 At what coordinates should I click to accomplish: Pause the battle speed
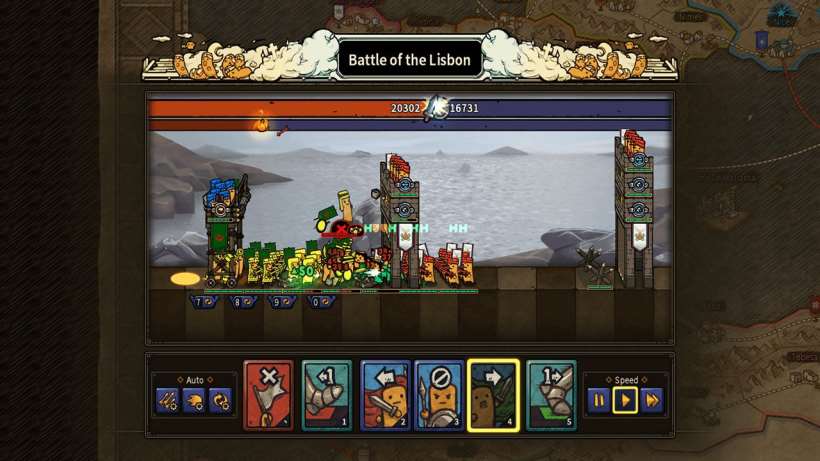click(598, 401)
